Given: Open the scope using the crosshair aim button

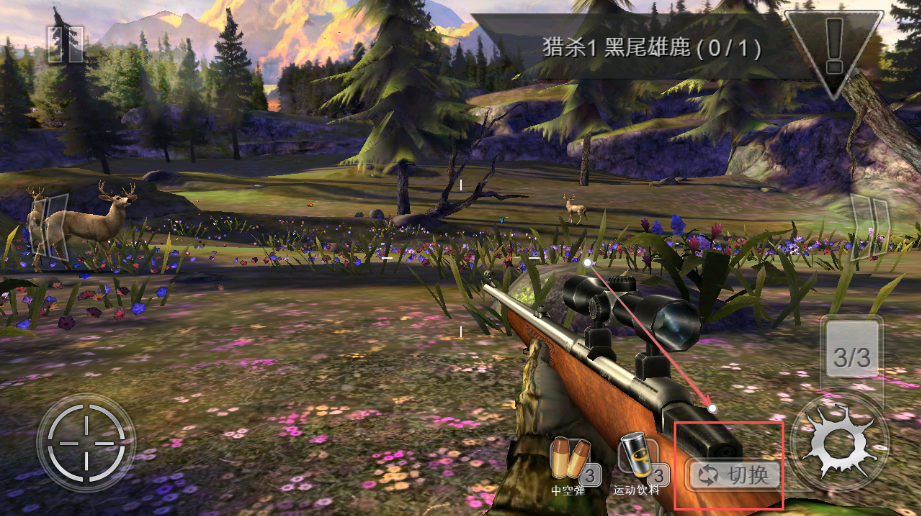Looking at the screenshot, I should 85,441.
